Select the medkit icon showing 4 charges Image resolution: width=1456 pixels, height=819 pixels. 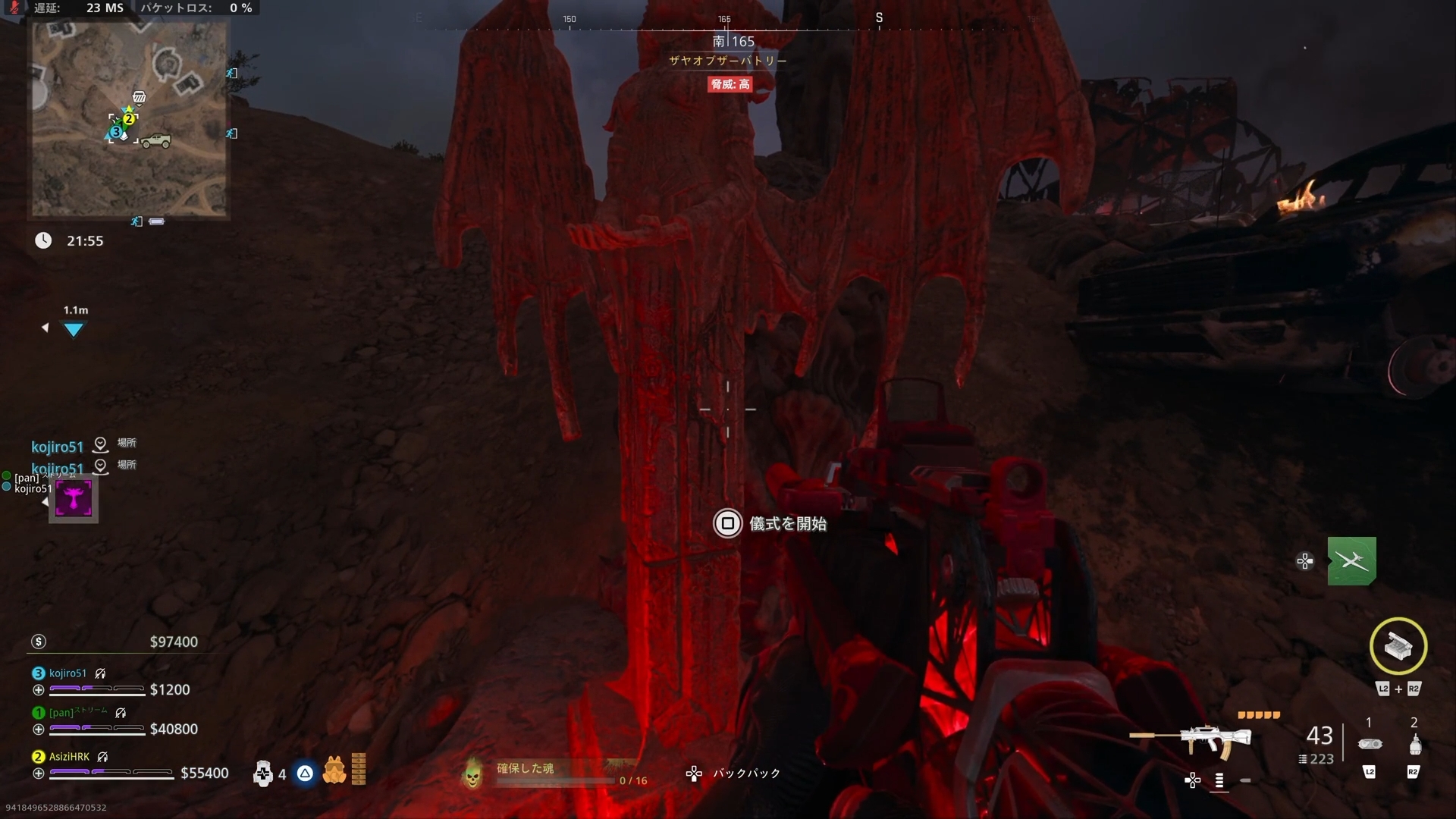click(264, 773)
